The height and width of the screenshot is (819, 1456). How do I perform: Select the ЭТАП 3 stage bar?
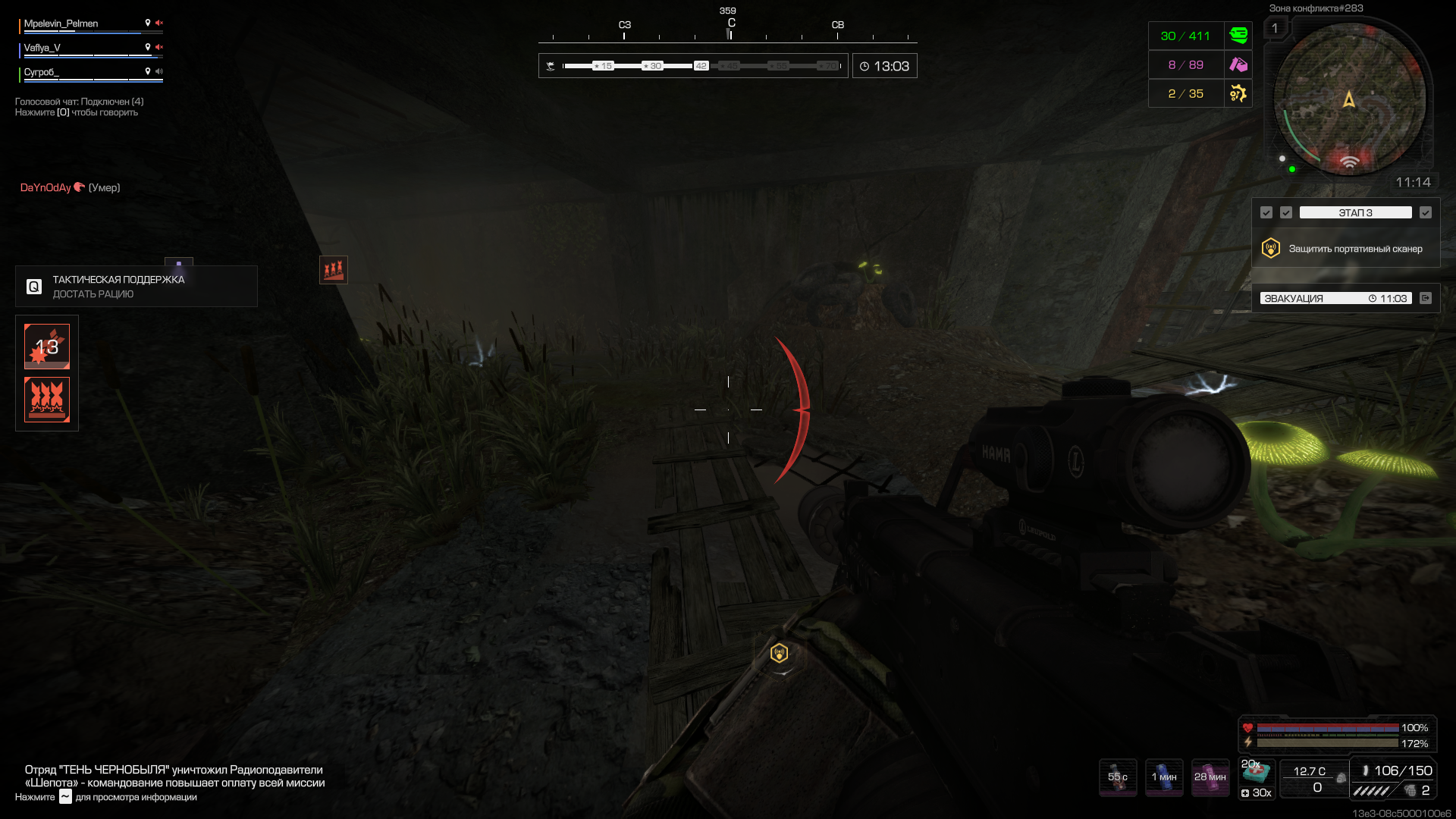tap(1355, 213)
